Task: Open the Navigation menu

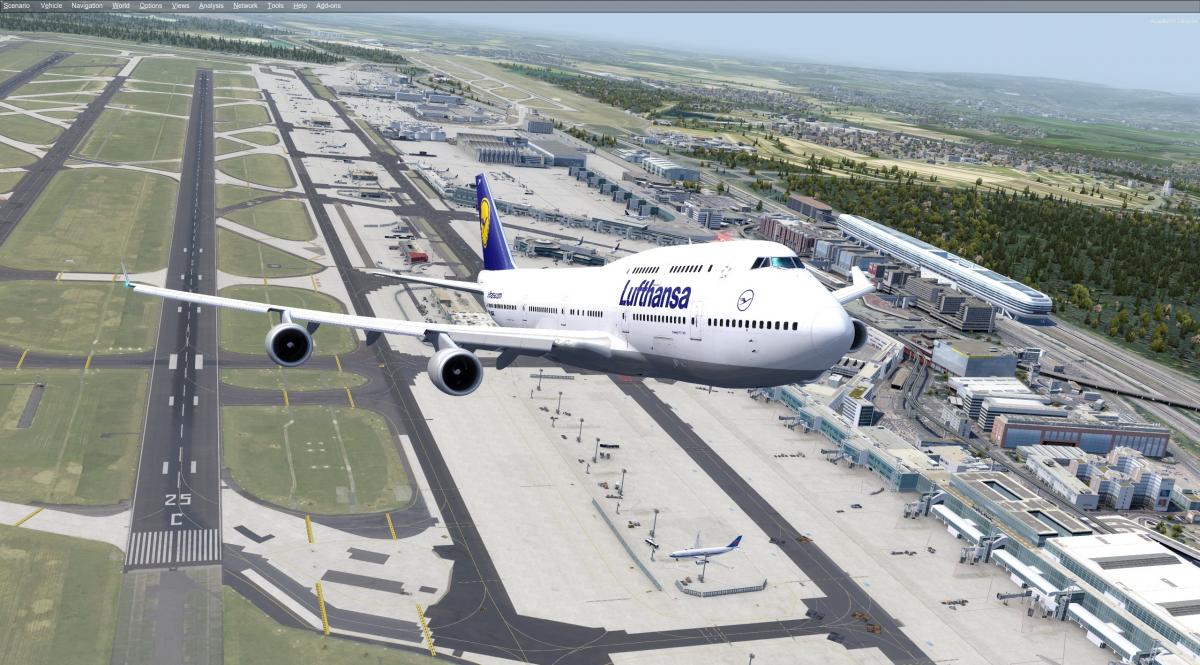Action: (x=87, y=6)
